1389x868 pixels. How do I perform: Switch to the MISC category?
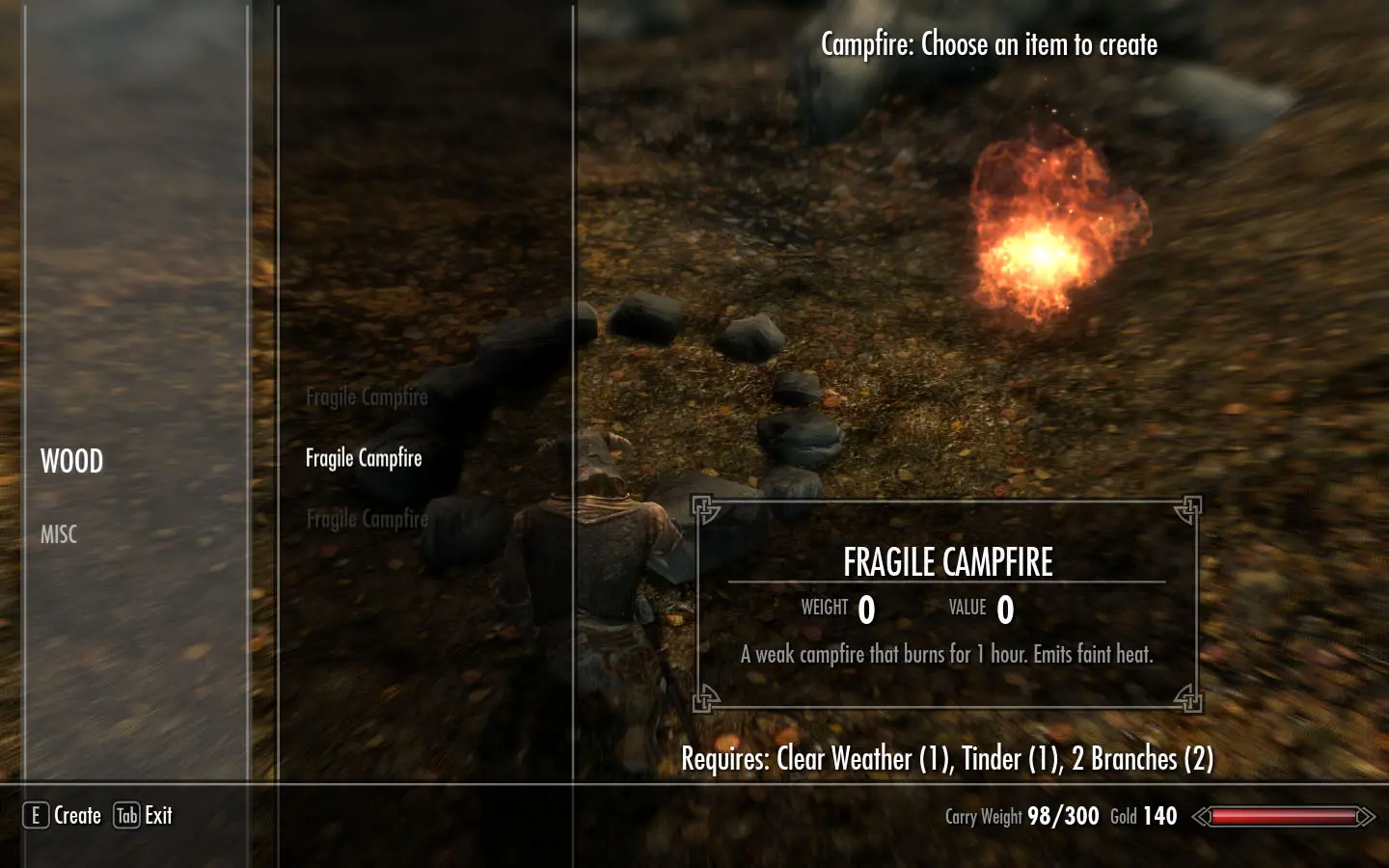[x=59, y=534]
